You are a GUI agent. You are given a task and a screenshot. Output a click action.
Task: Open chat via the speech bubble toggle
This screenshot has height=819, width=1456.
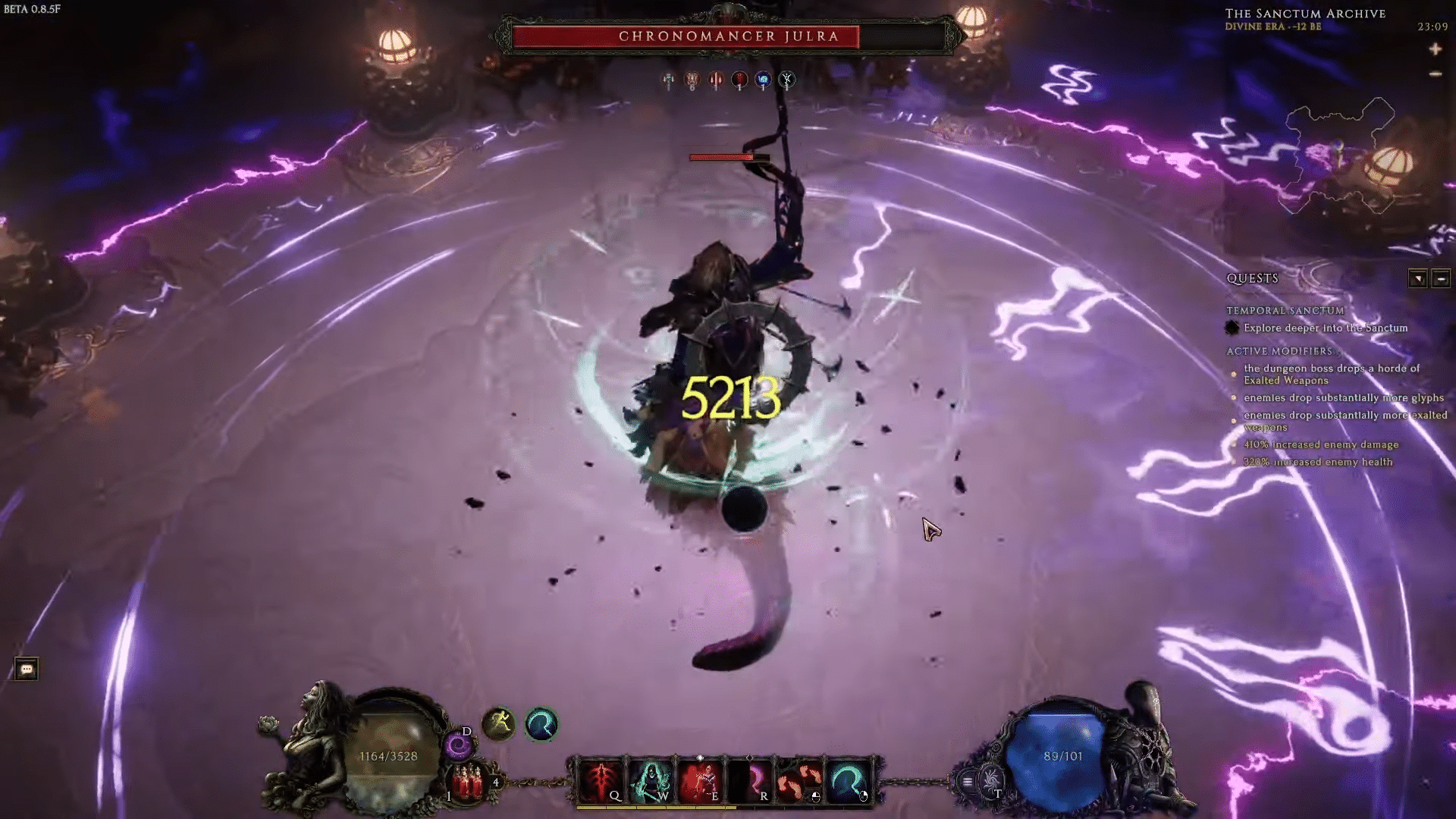[28, 669]
